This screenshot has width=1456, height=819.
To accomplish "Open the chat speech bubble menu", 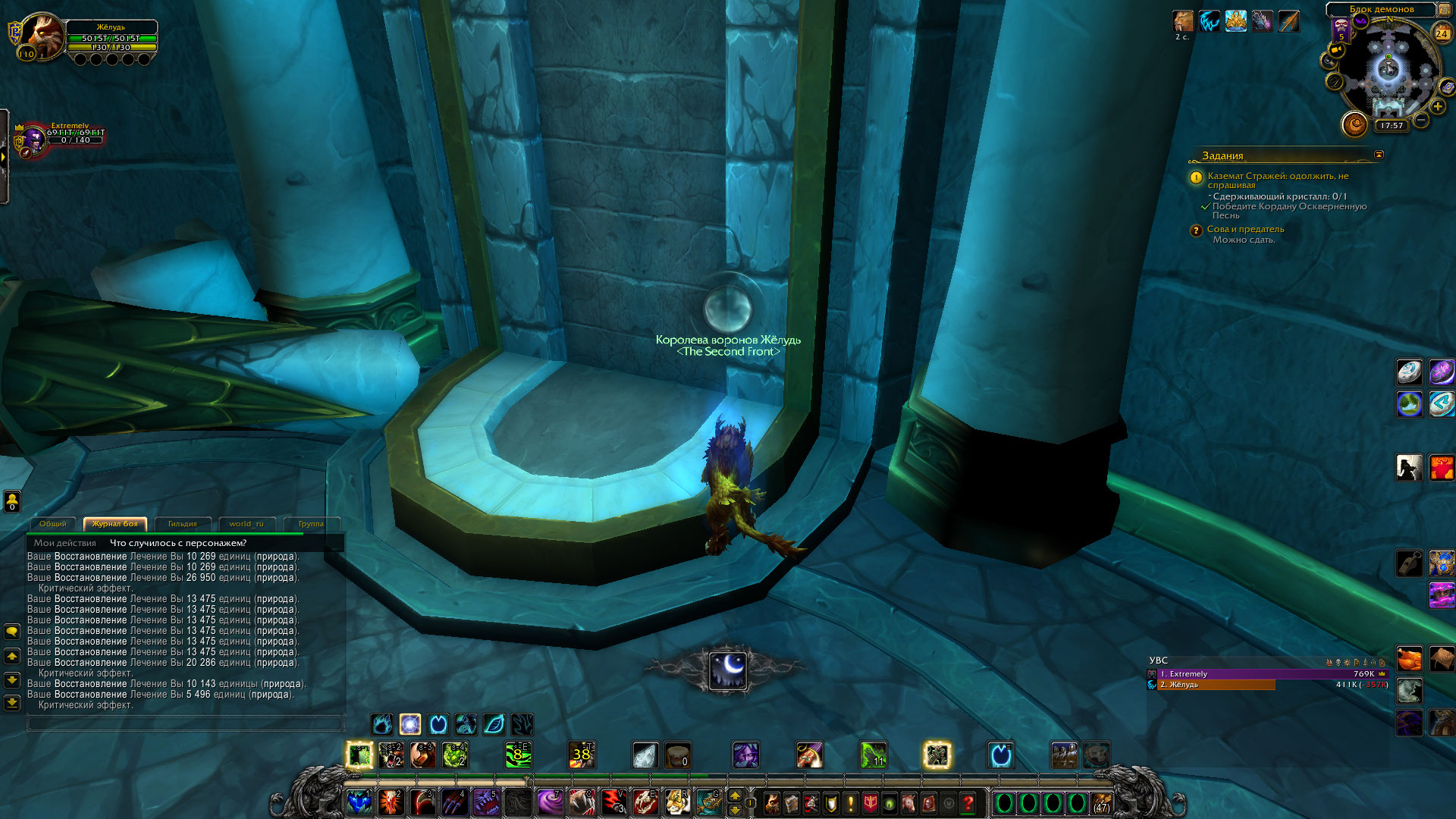I will (12, 632).
